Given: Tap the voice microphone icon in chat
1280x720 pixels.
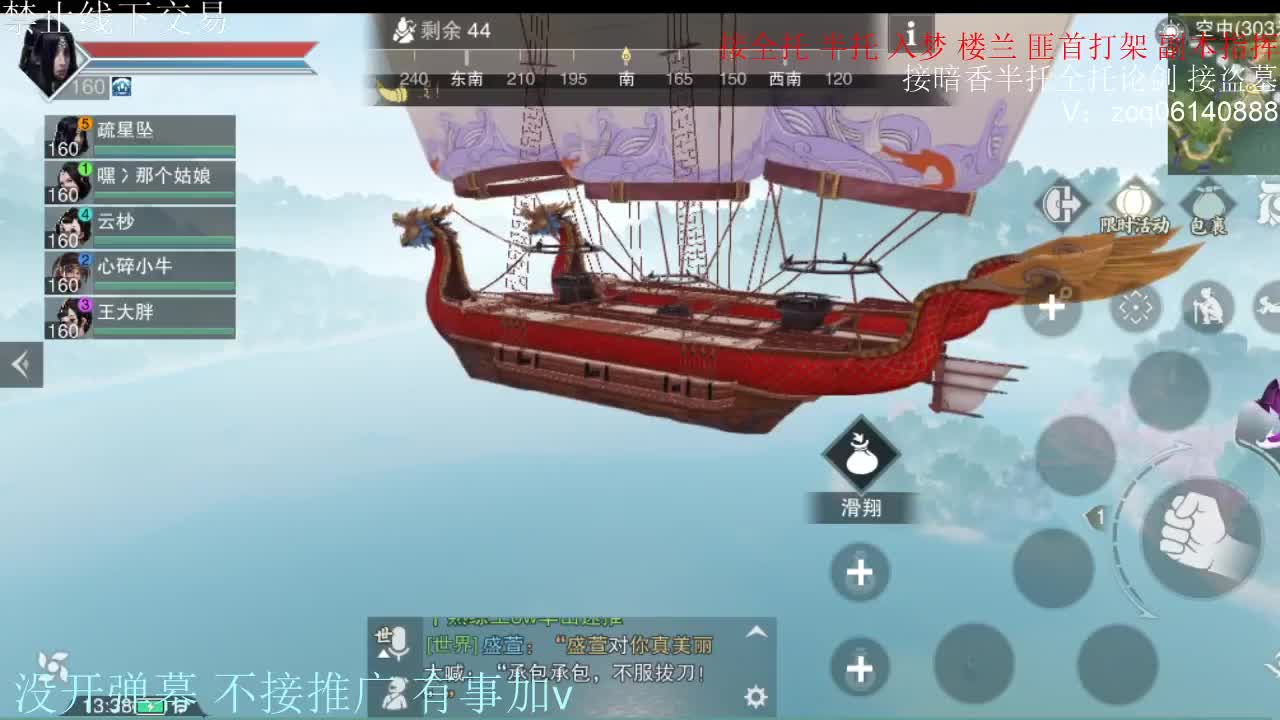Looking at the screenshot, I should click(x=399, y=643).
